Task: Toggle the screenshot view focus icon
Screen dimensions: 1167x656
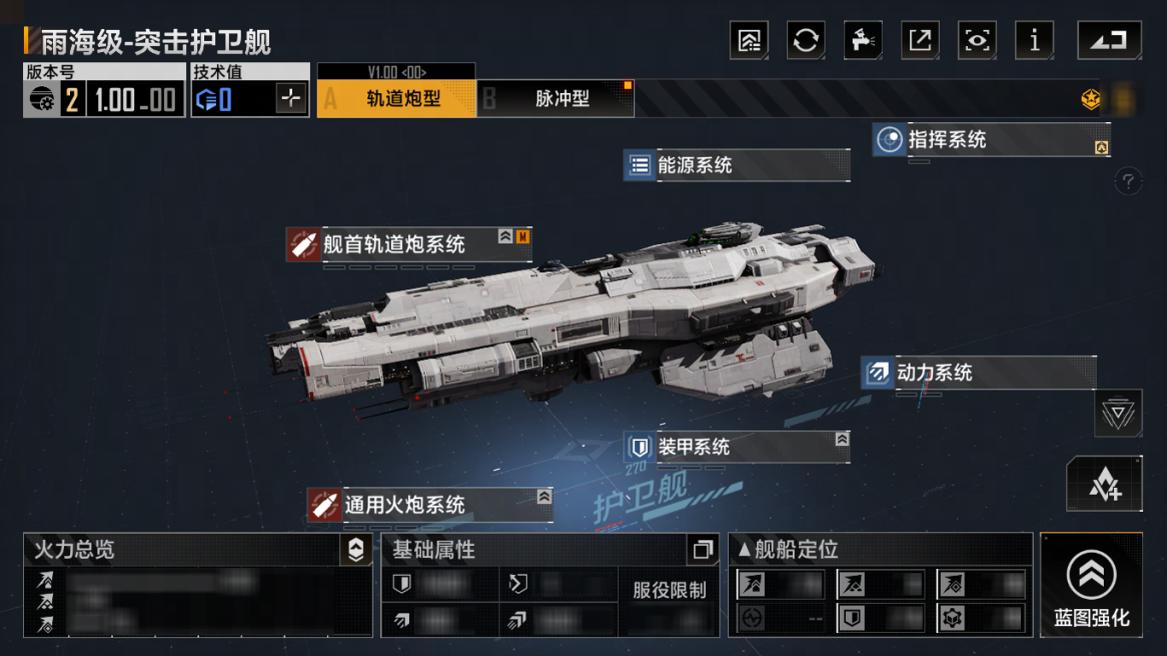Action: (x=976, y=40)
